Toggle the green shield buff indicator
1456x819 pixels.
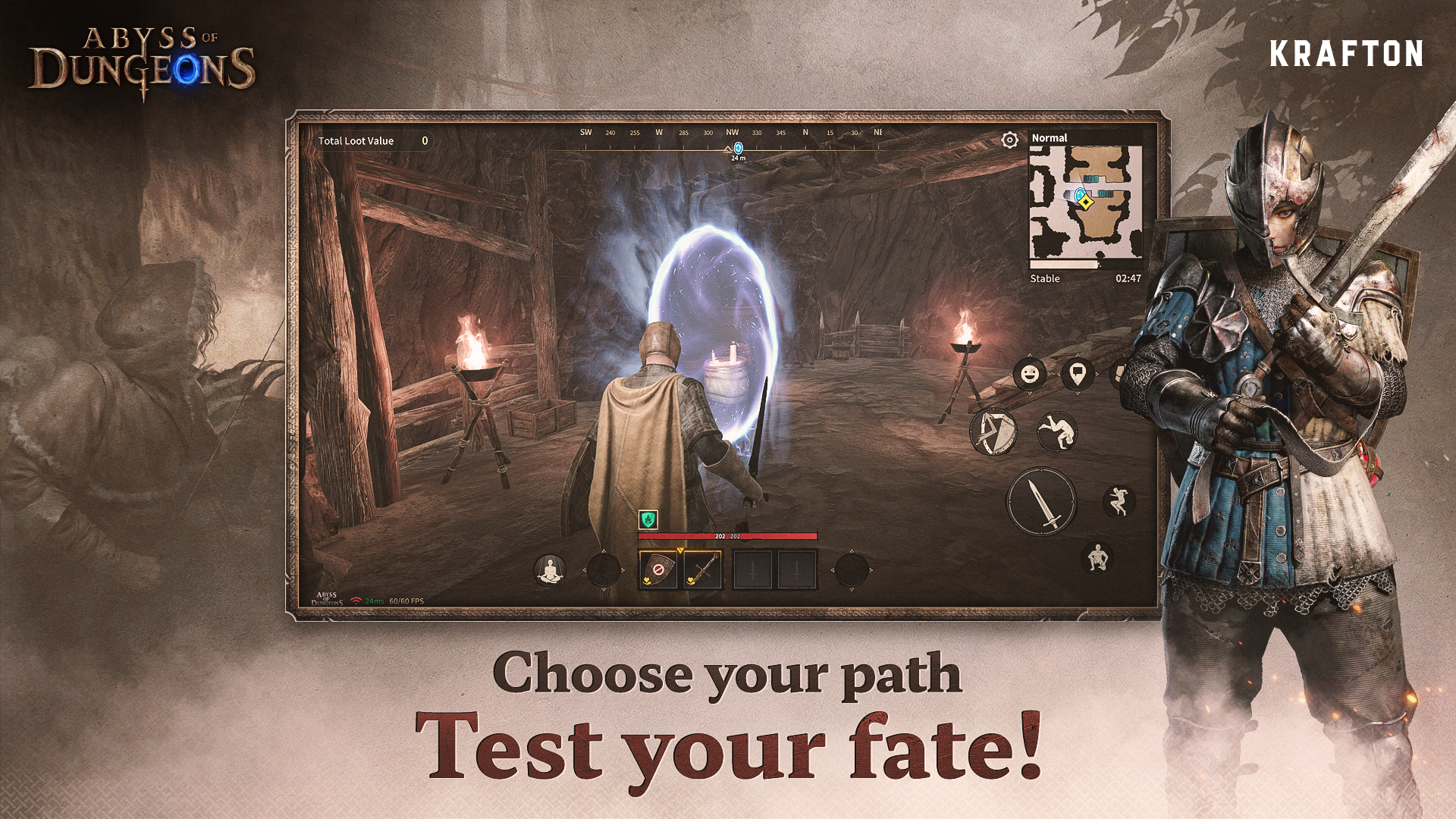coord(648,519)
